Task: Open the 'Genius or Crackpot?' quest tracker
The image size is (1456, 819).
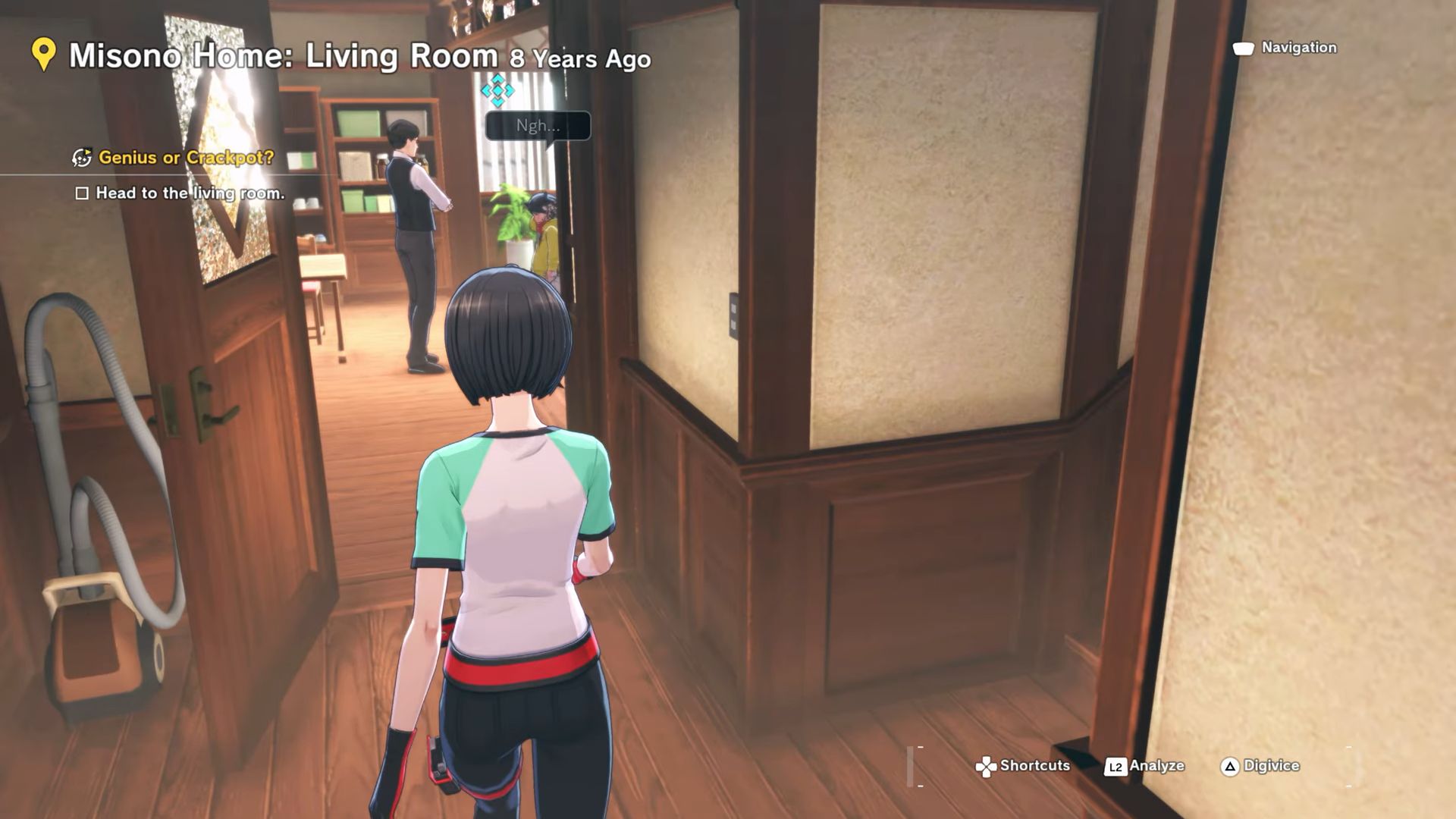Action: click(x=185, y=158)
